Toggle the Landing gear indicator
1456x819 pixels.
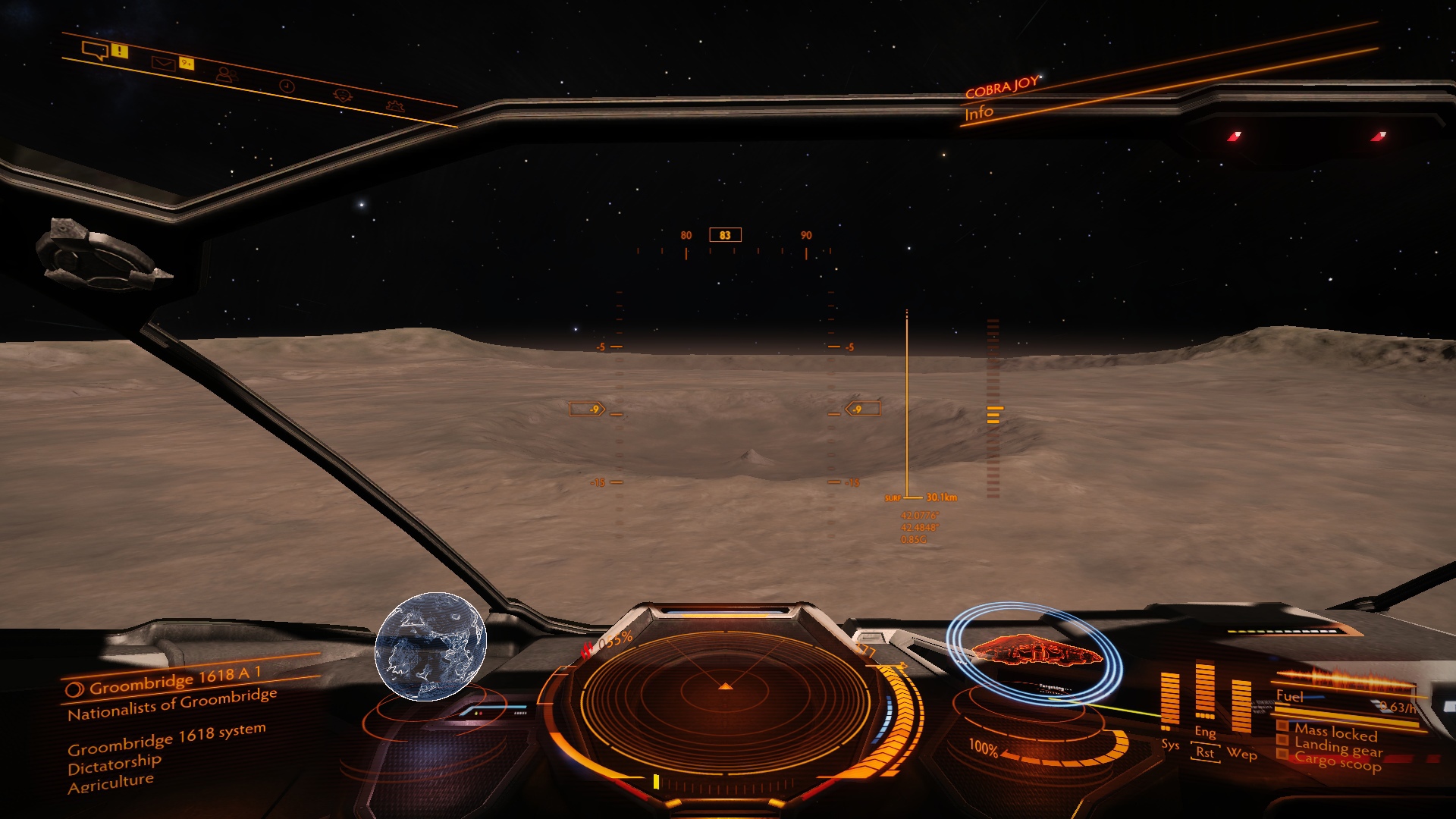pyautogui.click(x=1338, y=748)
